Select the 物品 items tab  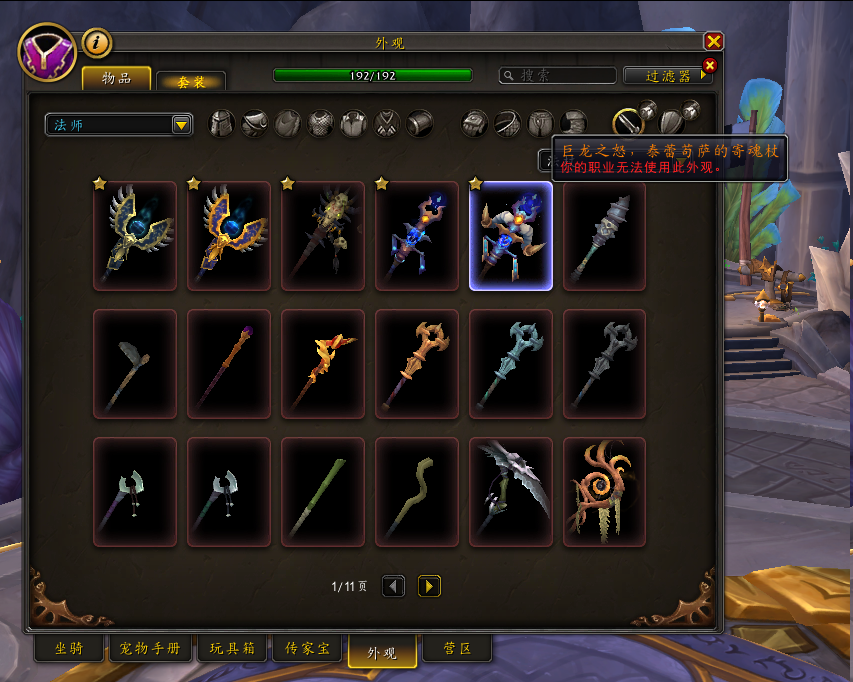[x=117, y=78]
